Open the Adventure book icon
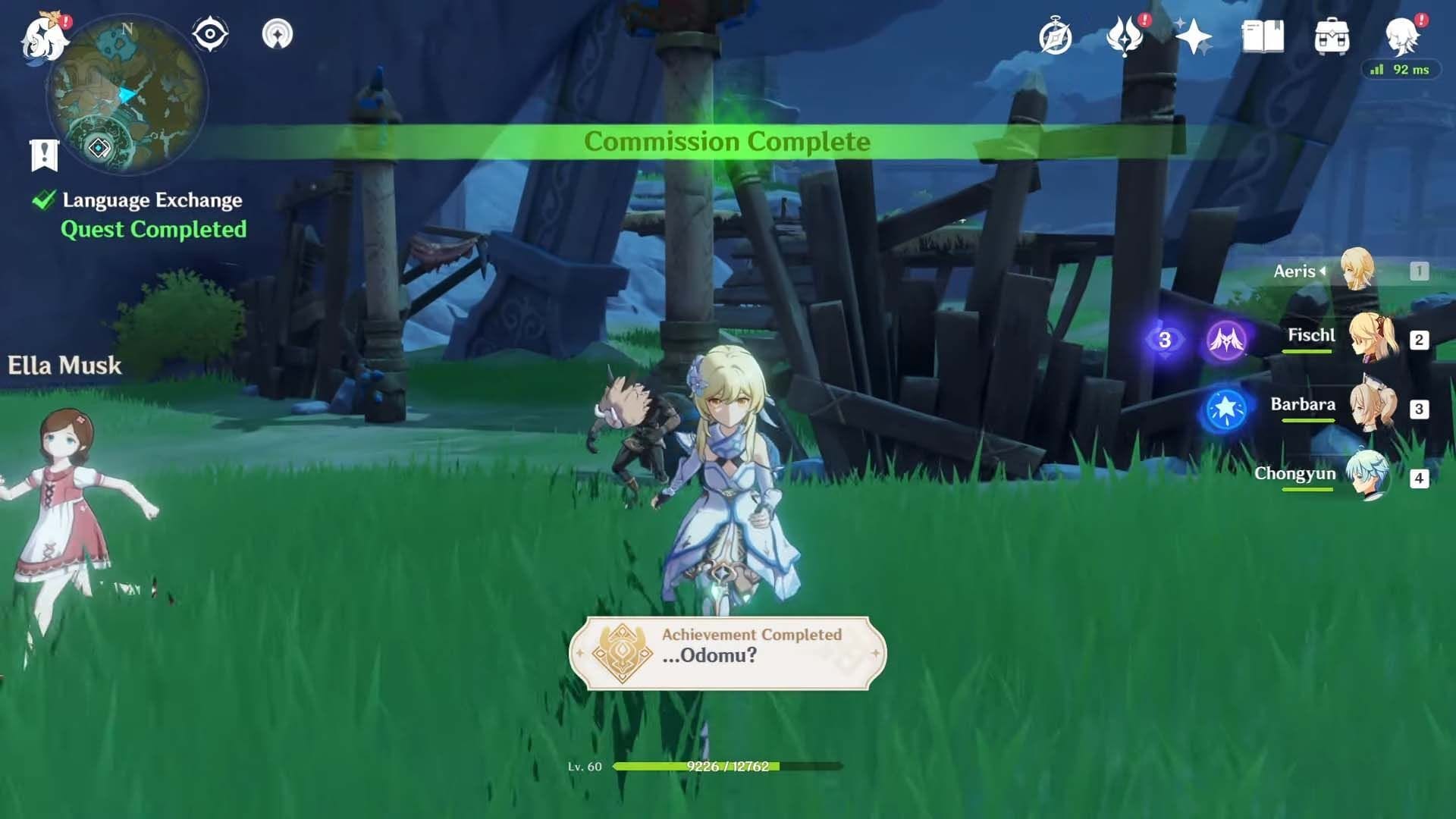 click(1263, 36)
